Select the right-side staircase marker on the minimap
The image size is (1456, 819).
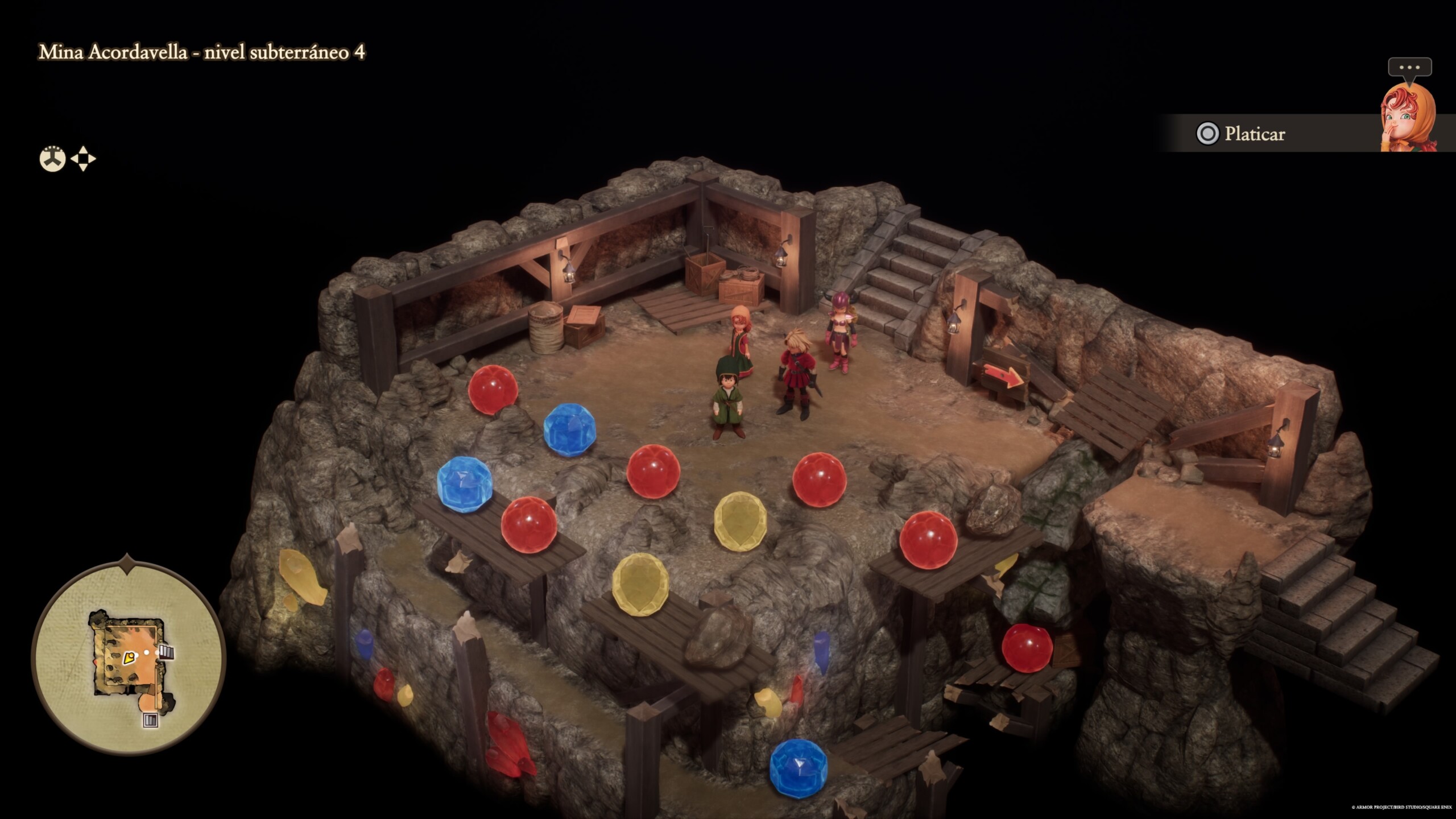(166, 652)
